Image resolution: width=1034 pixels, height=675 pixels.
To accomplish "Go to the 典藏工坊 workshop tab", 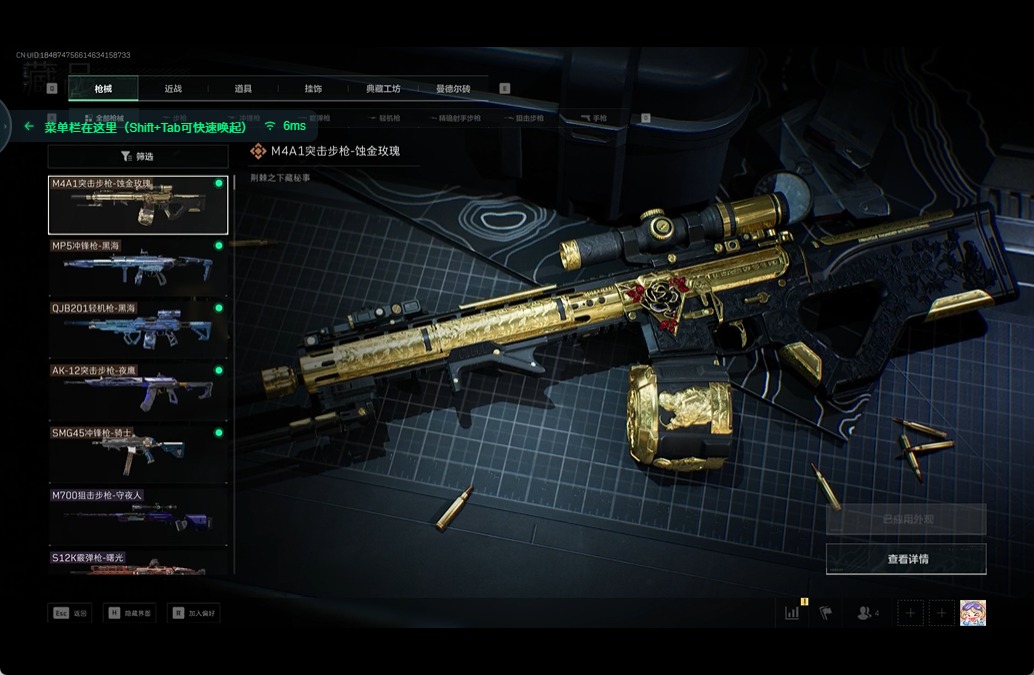I will point(383,89).
